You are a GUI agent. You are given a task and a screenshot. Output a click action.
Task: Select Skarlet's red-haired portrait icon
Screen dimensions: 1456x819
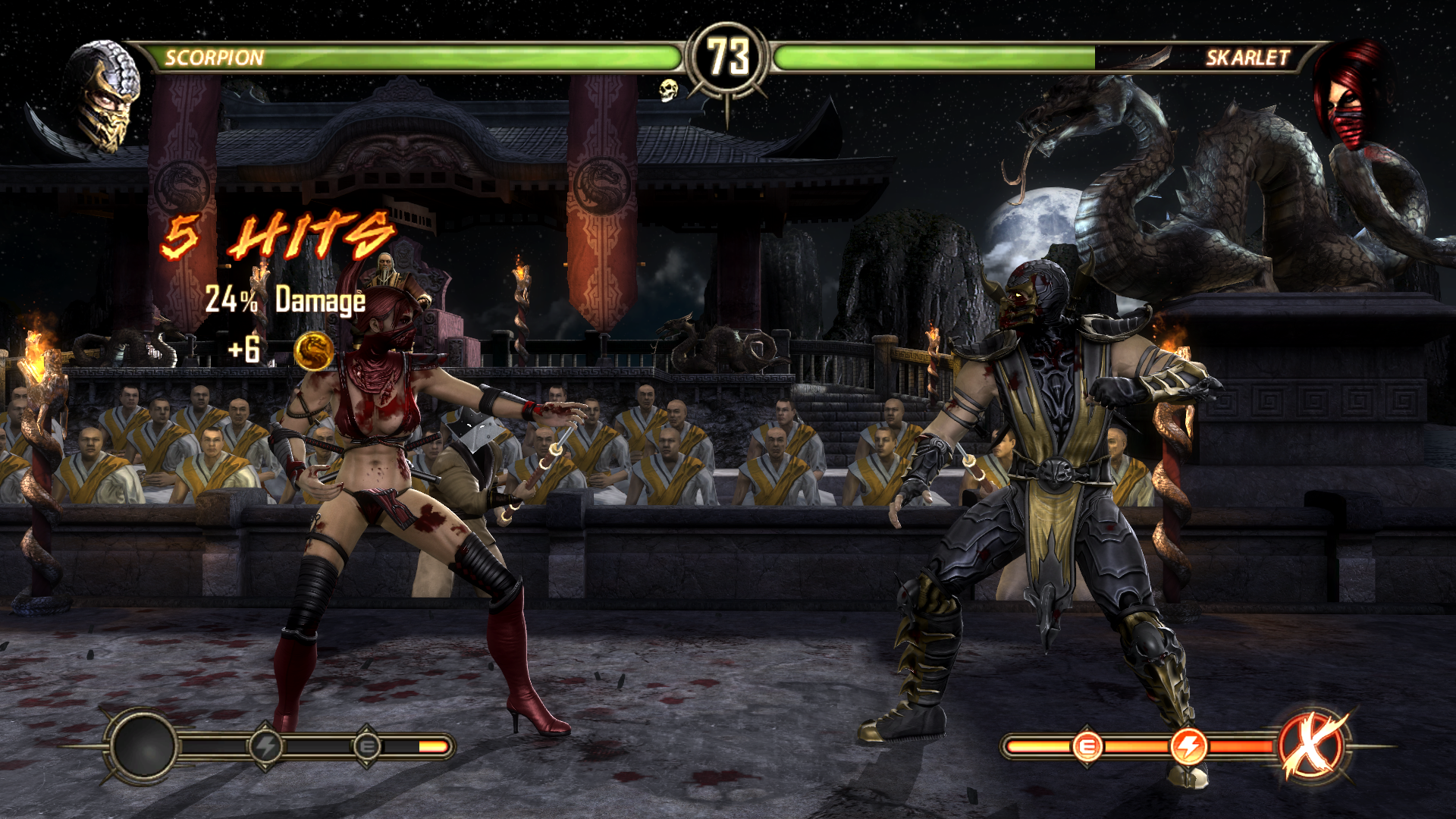pyautogui.click(x=1348, y=96)
